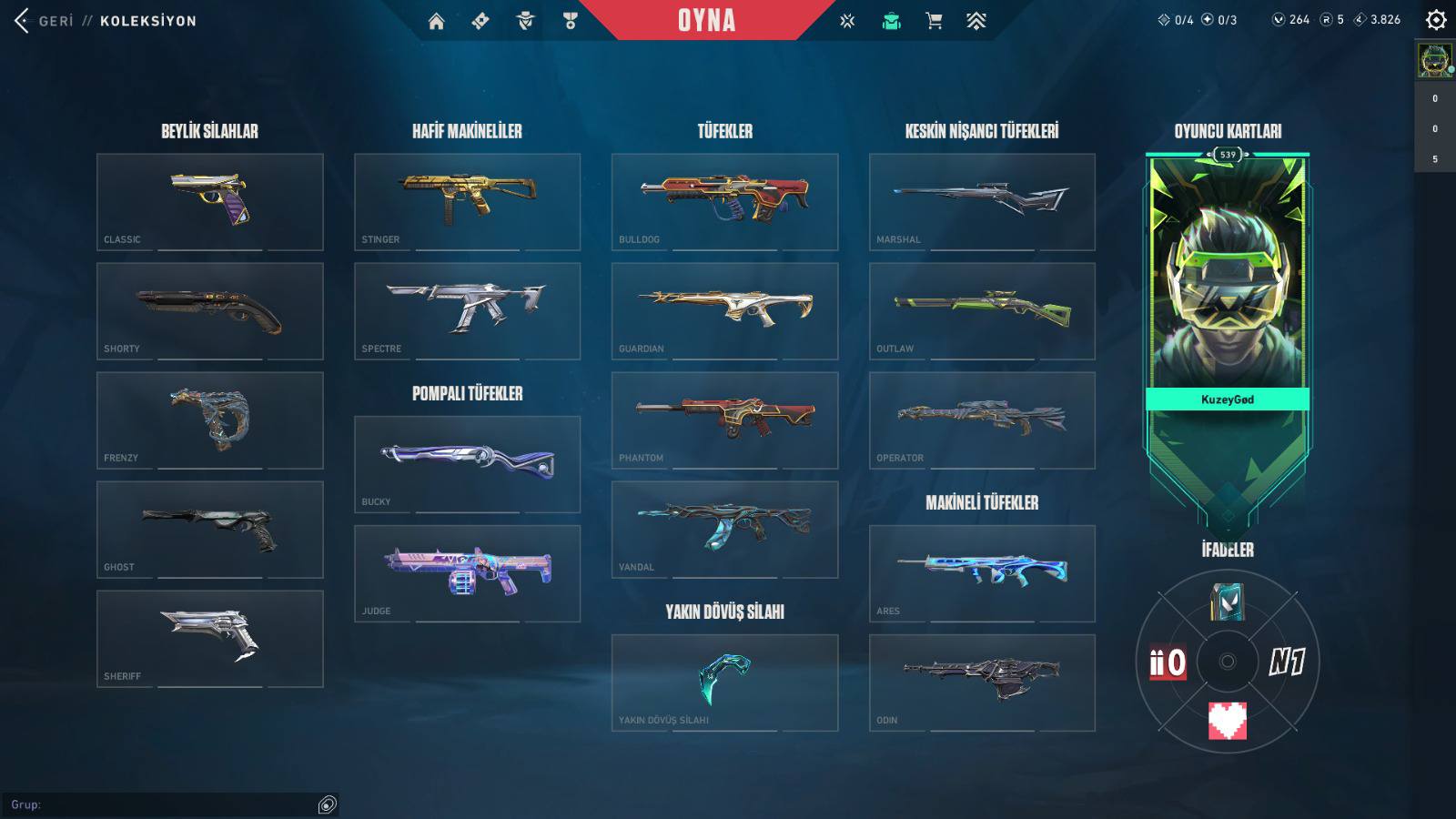Open the home screen icon
The image size is (1456, 819).
click(437, 21)
